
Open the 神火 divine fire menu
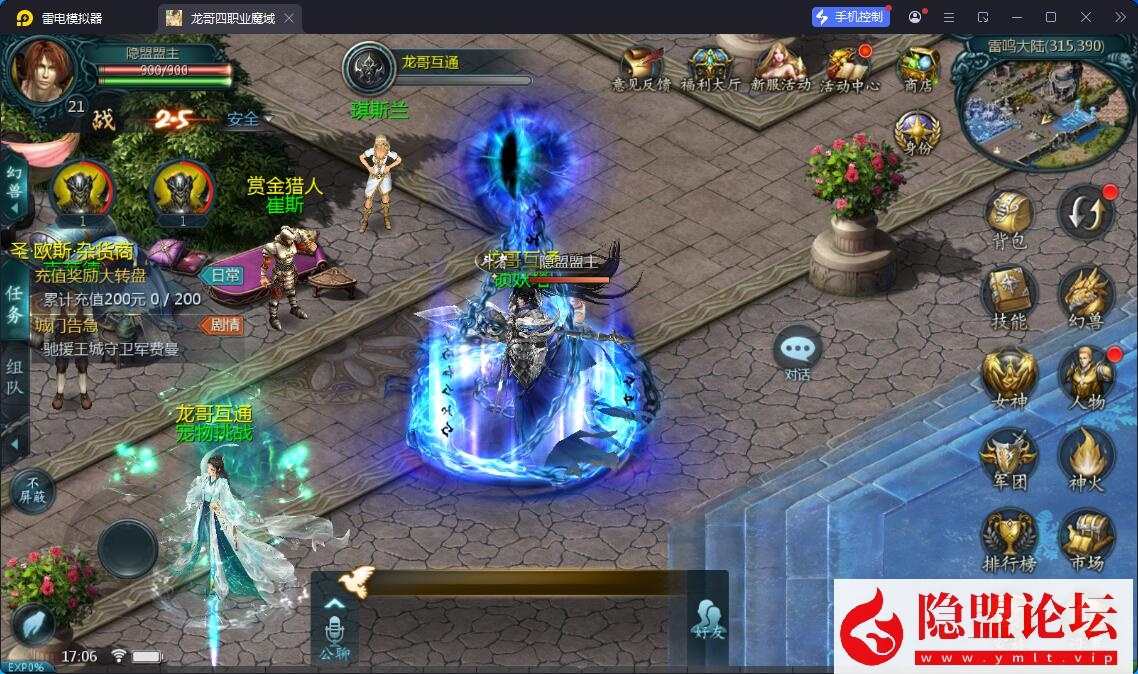[x=1086, y=457]
